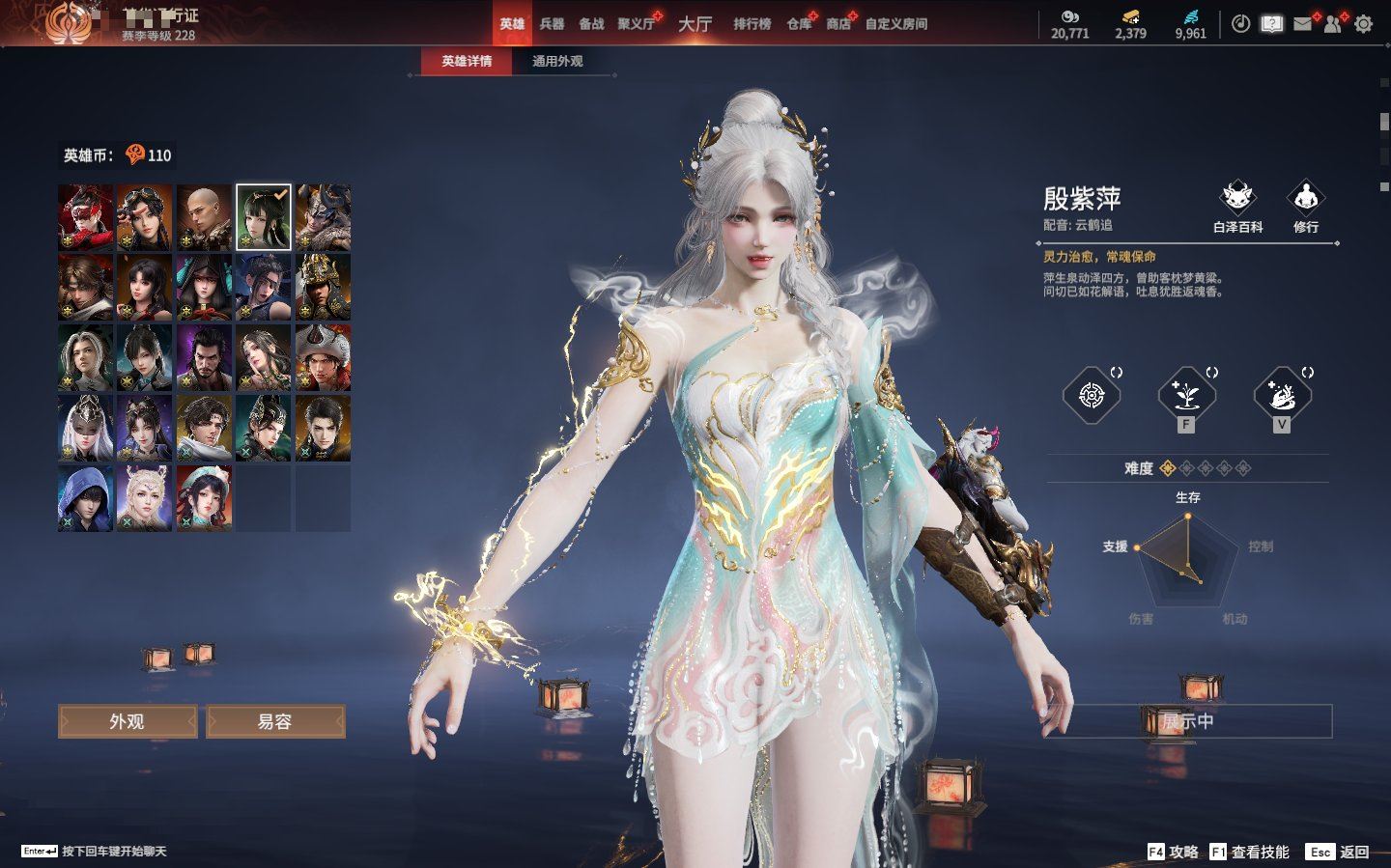Open the 仓库 warehouse menu

click(x=799, y=24)
